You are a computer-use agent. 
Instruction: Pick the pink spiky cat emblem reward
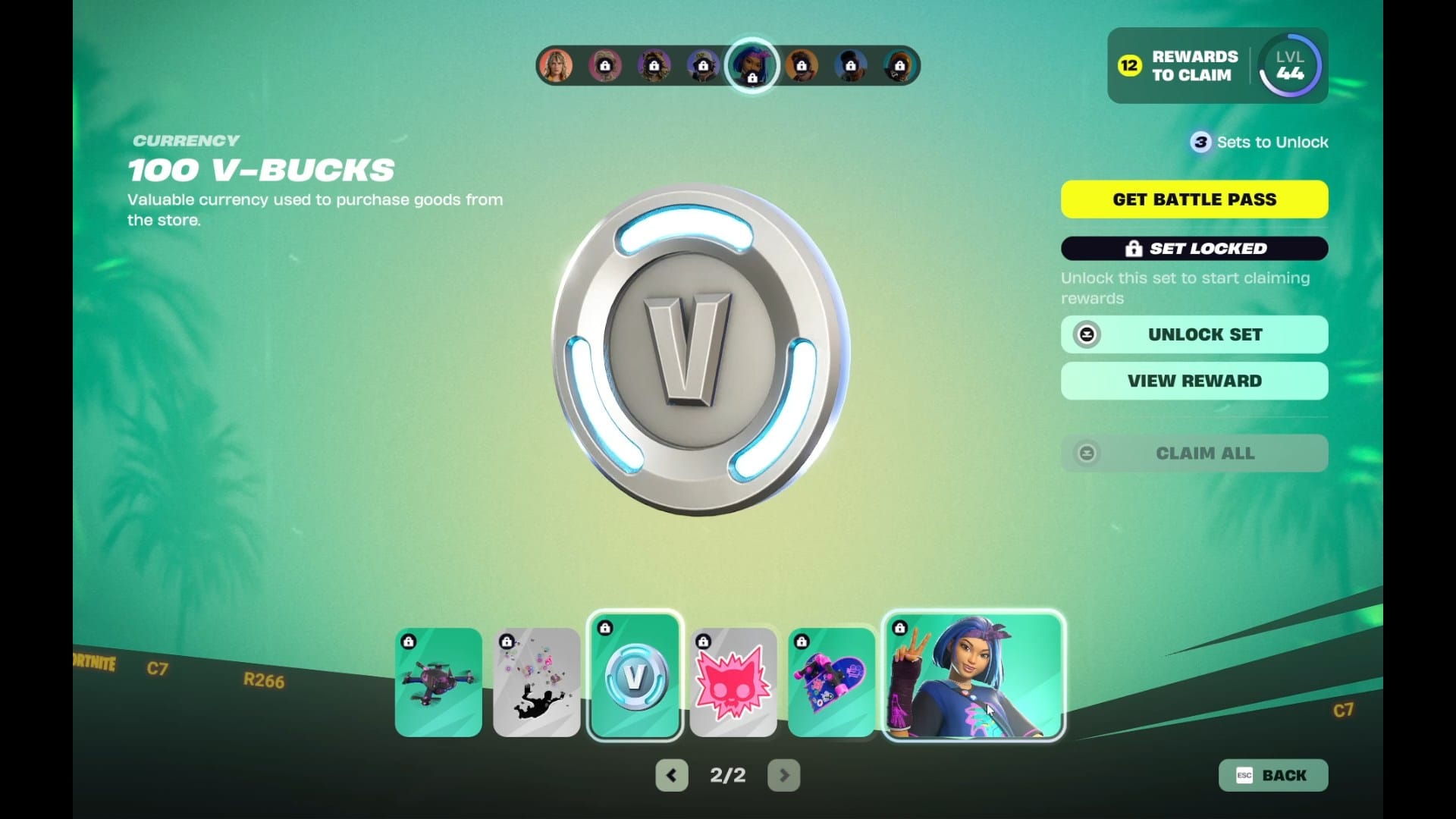click(x=733, y=682)
